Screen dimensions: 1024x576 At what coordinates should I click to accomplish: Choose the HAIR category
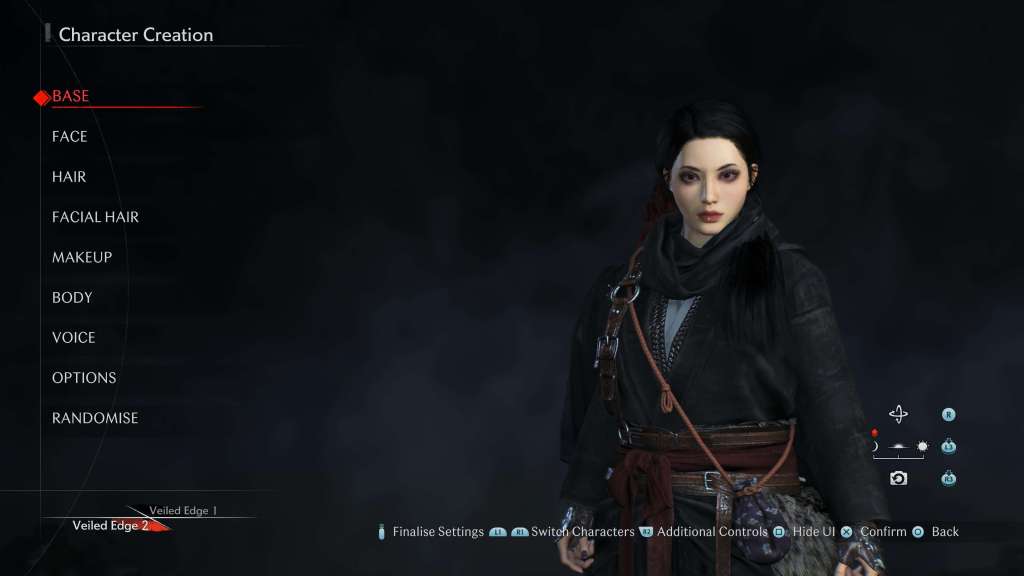point(69,177)
